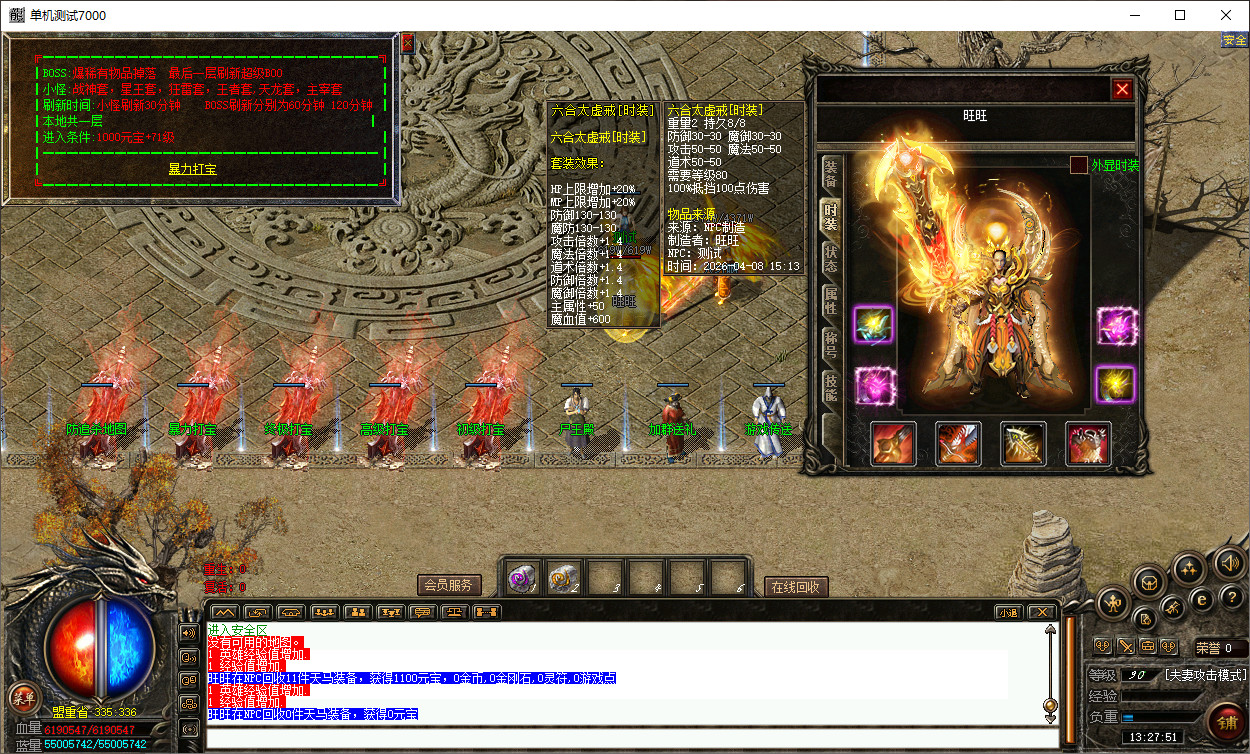This screenshot has width=1250, height=754.
Task: Use the purple swirl stone in hotbar
Action: 523,578
